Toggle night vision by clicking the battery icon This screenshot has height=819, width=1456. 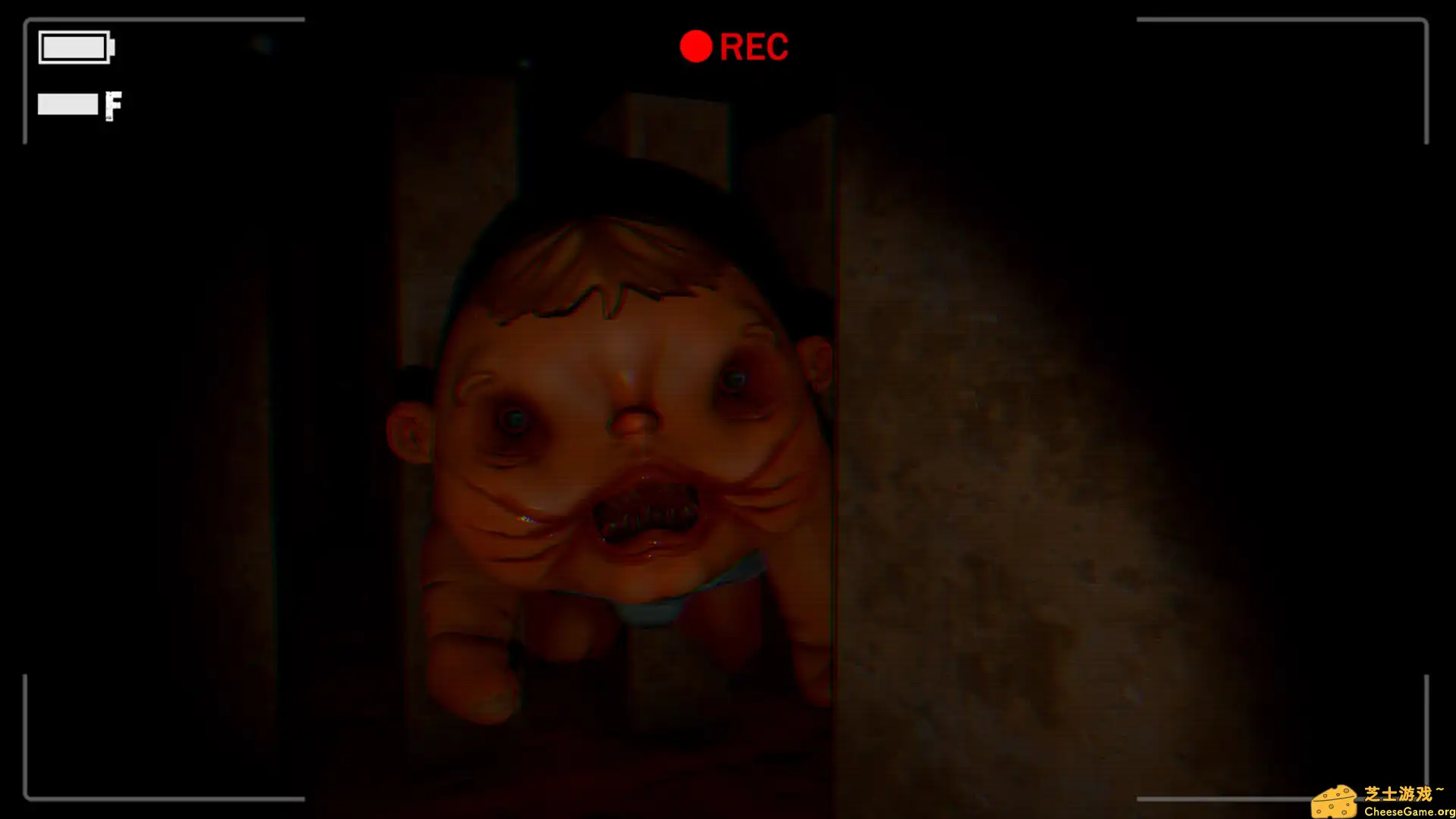76,46
